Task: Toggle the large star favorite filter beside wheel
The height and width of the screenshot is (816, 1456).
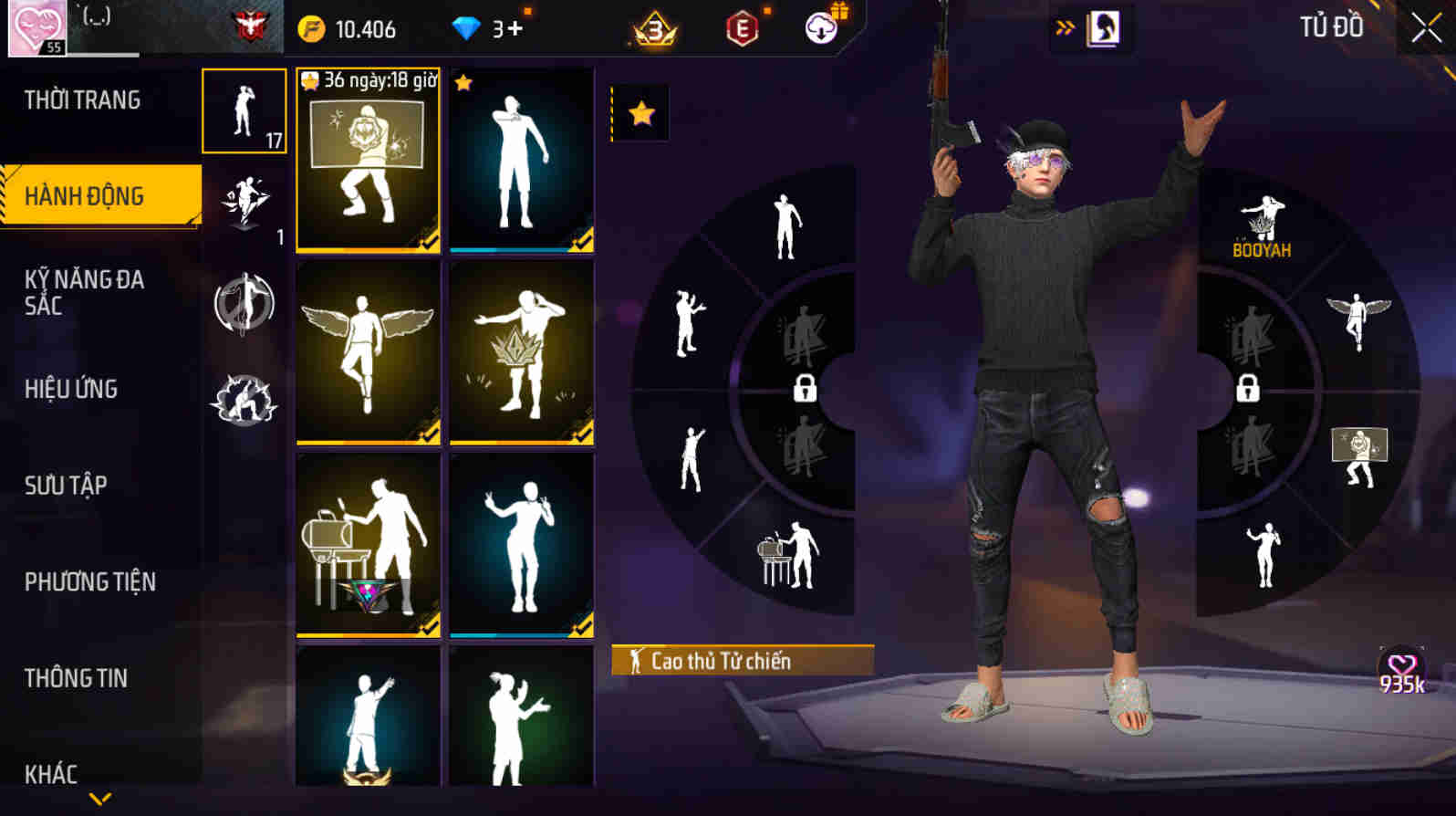Action: pos(641,115)
